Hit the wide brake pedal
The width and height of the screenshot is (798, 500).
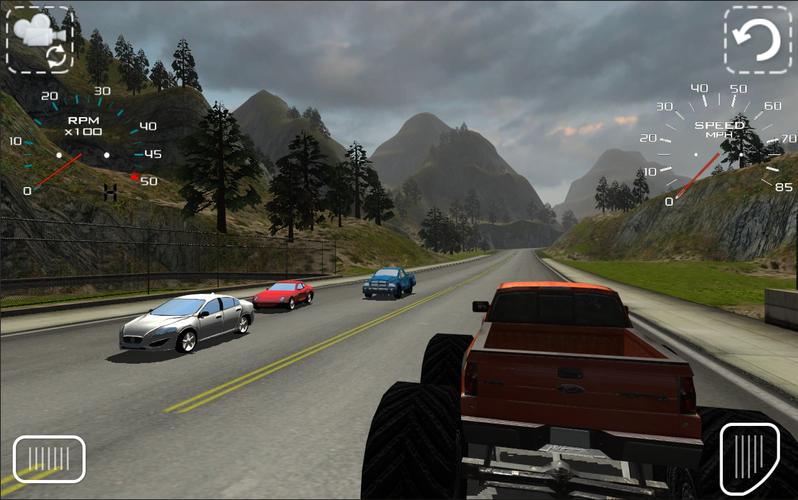[49, 459]
